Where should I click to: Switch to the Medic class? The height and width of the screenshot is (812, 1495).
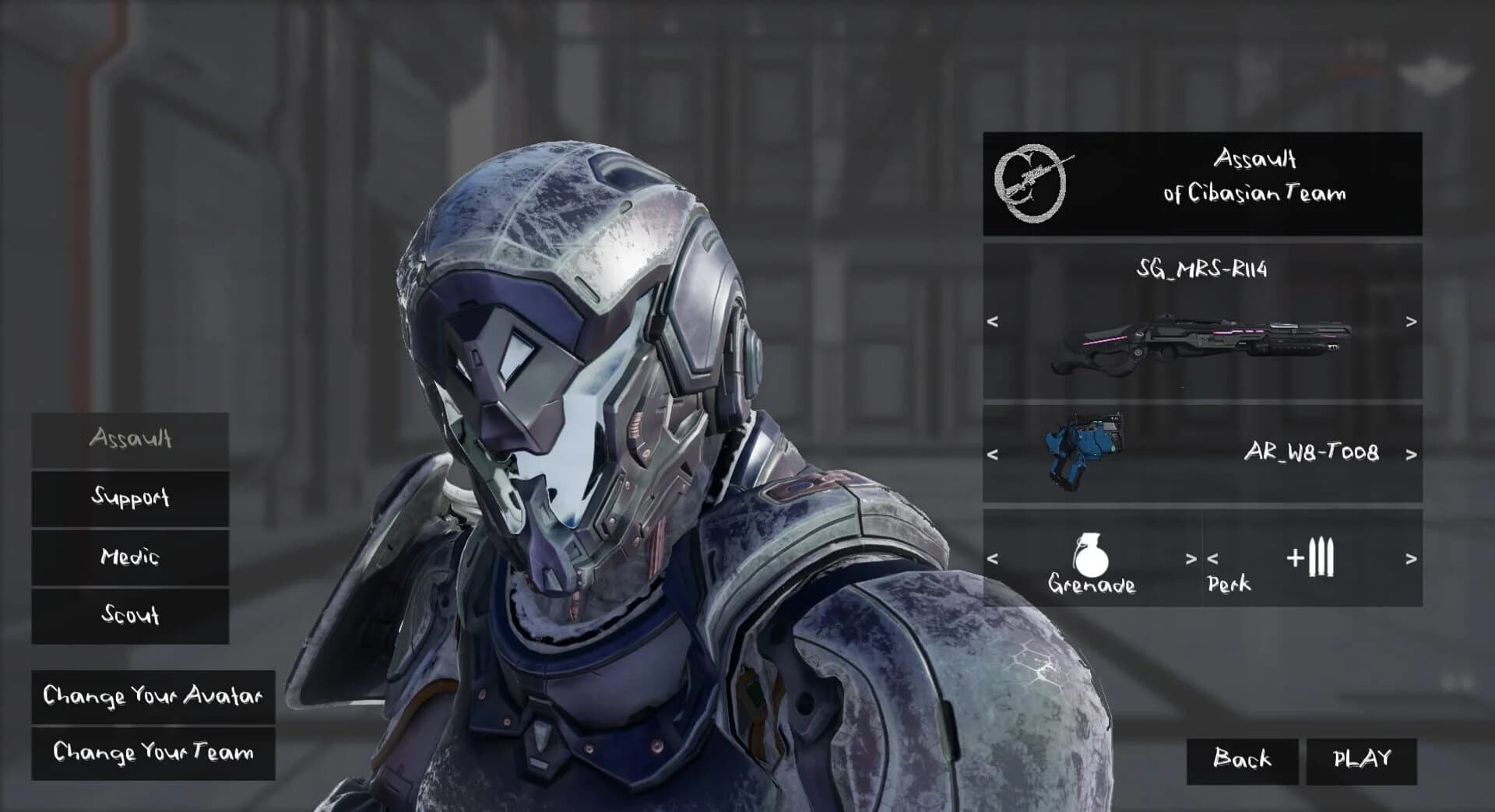click(129, 557)
